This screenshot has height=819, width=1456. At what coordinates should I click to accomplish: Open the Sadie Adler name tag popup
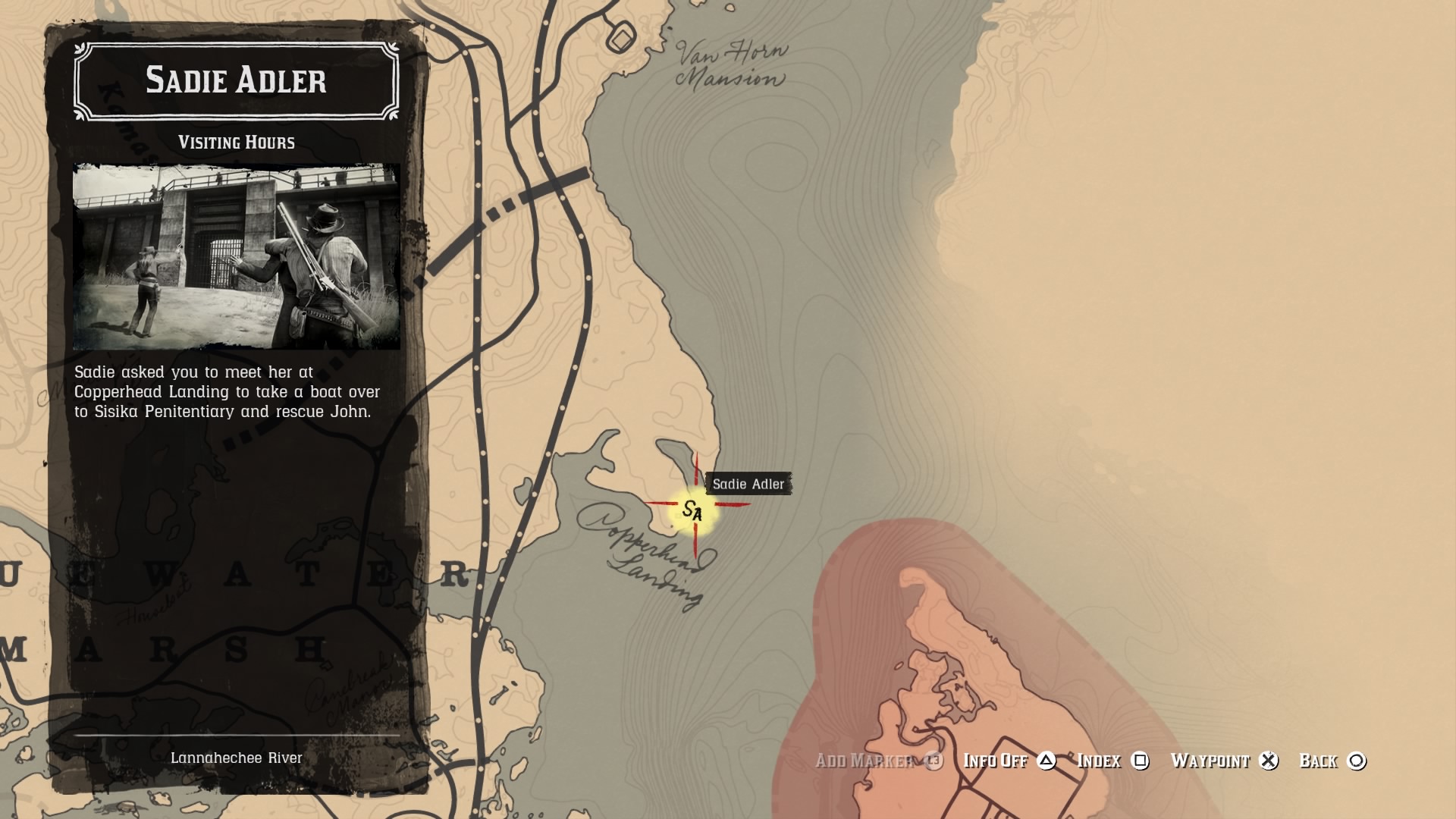coord(748,484)
